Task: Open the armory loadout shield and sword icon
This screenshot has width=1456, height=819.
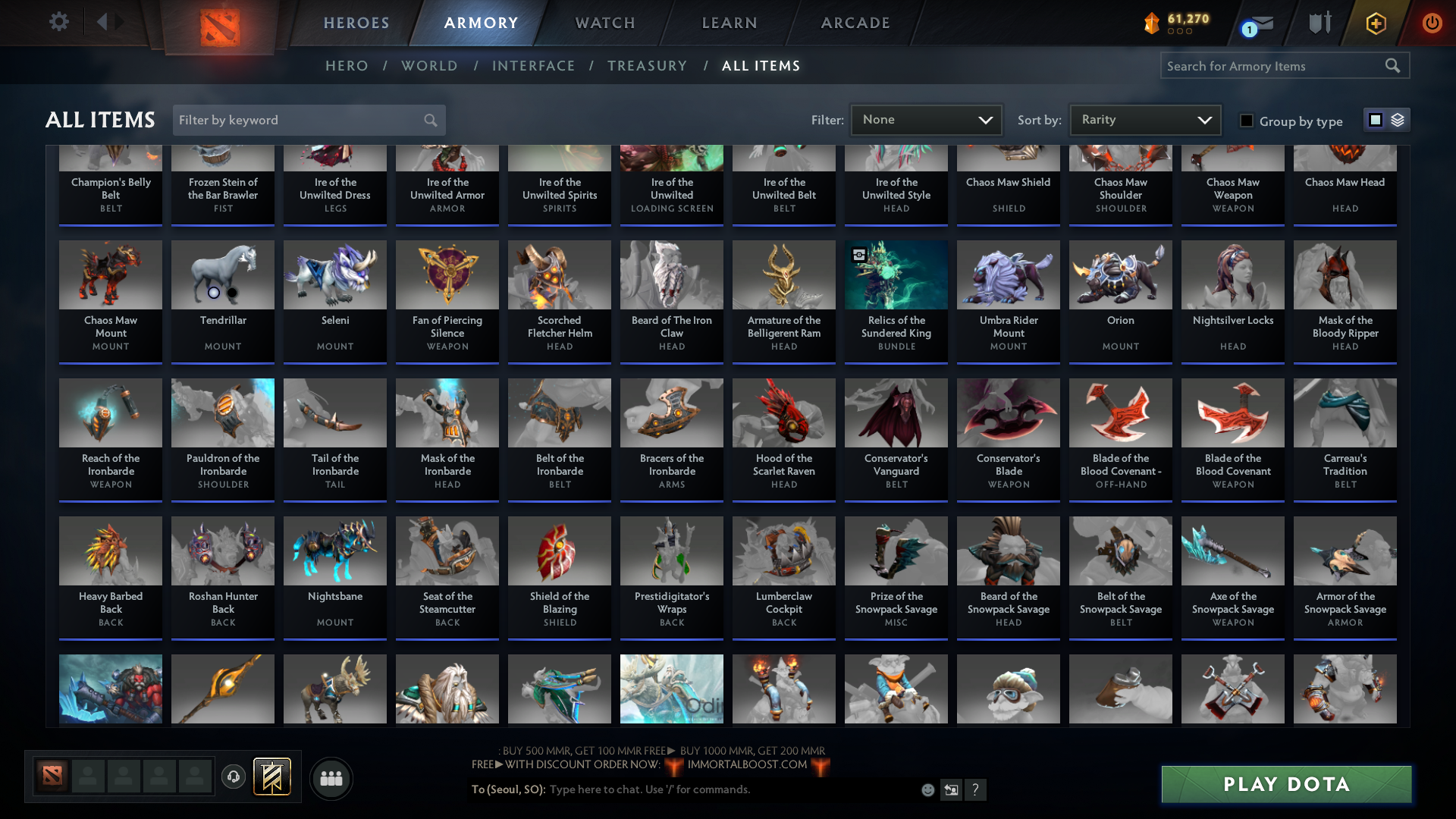Action: [x=1319, y=23]
